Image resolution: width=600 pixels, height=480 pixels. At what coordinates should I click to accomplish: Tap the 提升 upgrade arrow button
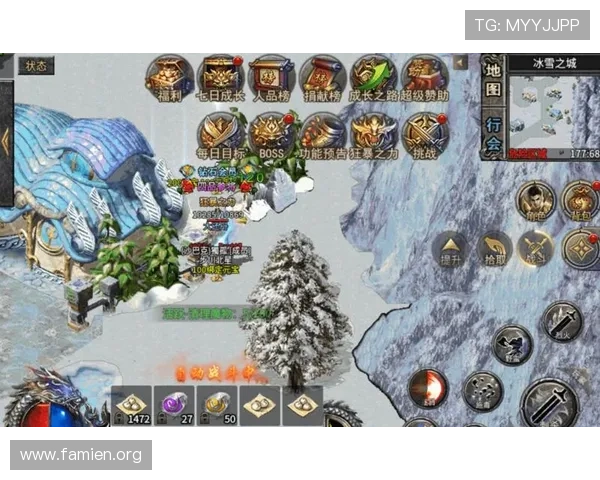[x=451, y=248]
